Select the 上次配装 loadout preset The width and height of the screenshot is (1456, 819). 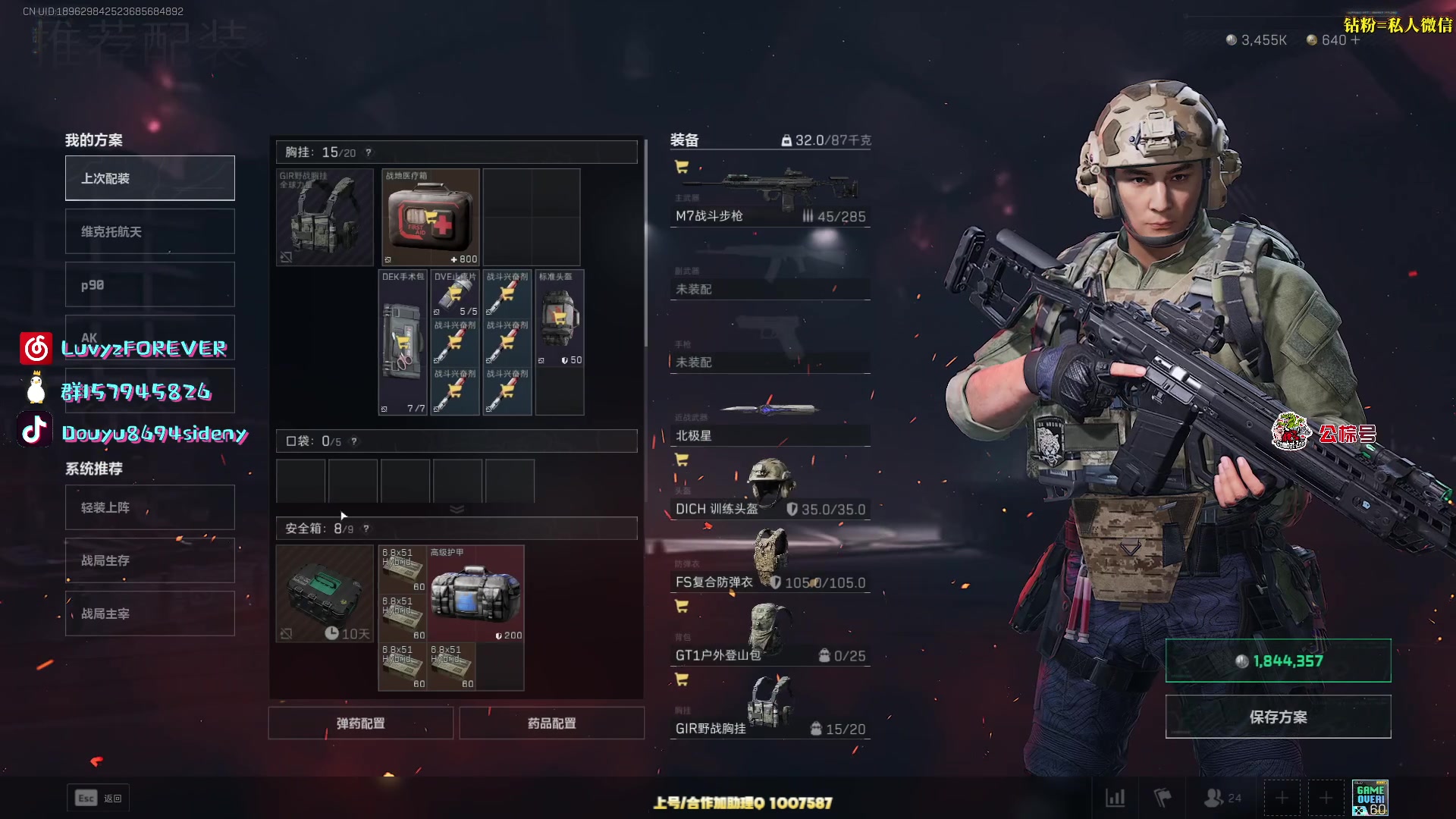point(149,178)
